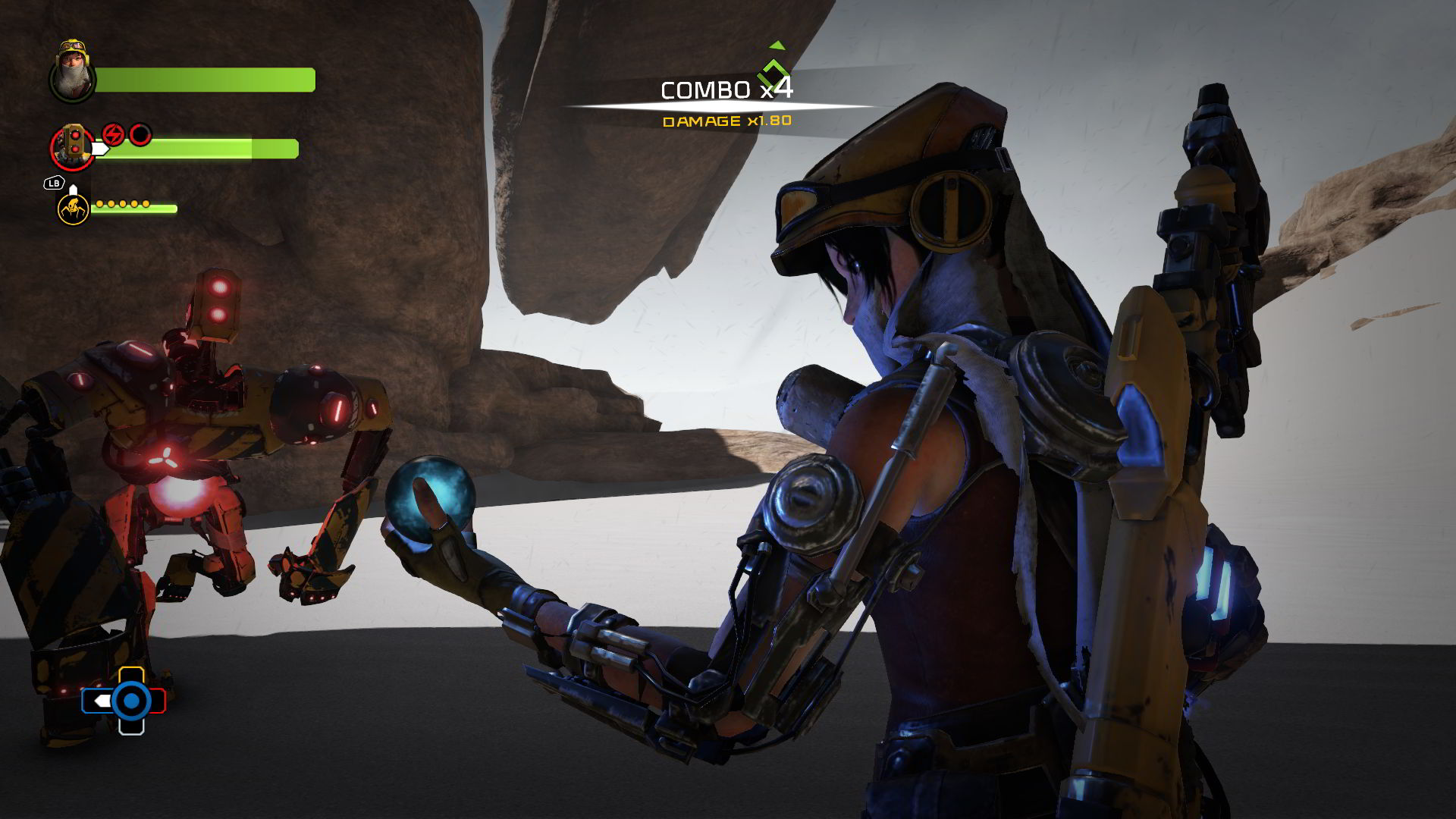Click the red circular cooldown icon
1456x819 pixels.
pyautogui.click(x=140, y=135)
